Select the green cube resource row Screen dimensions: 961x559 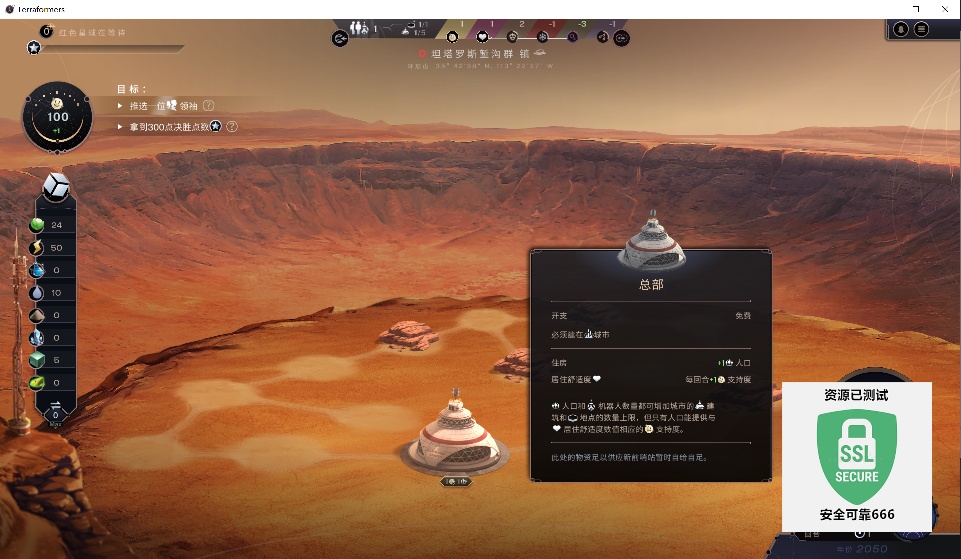point(39,360)
